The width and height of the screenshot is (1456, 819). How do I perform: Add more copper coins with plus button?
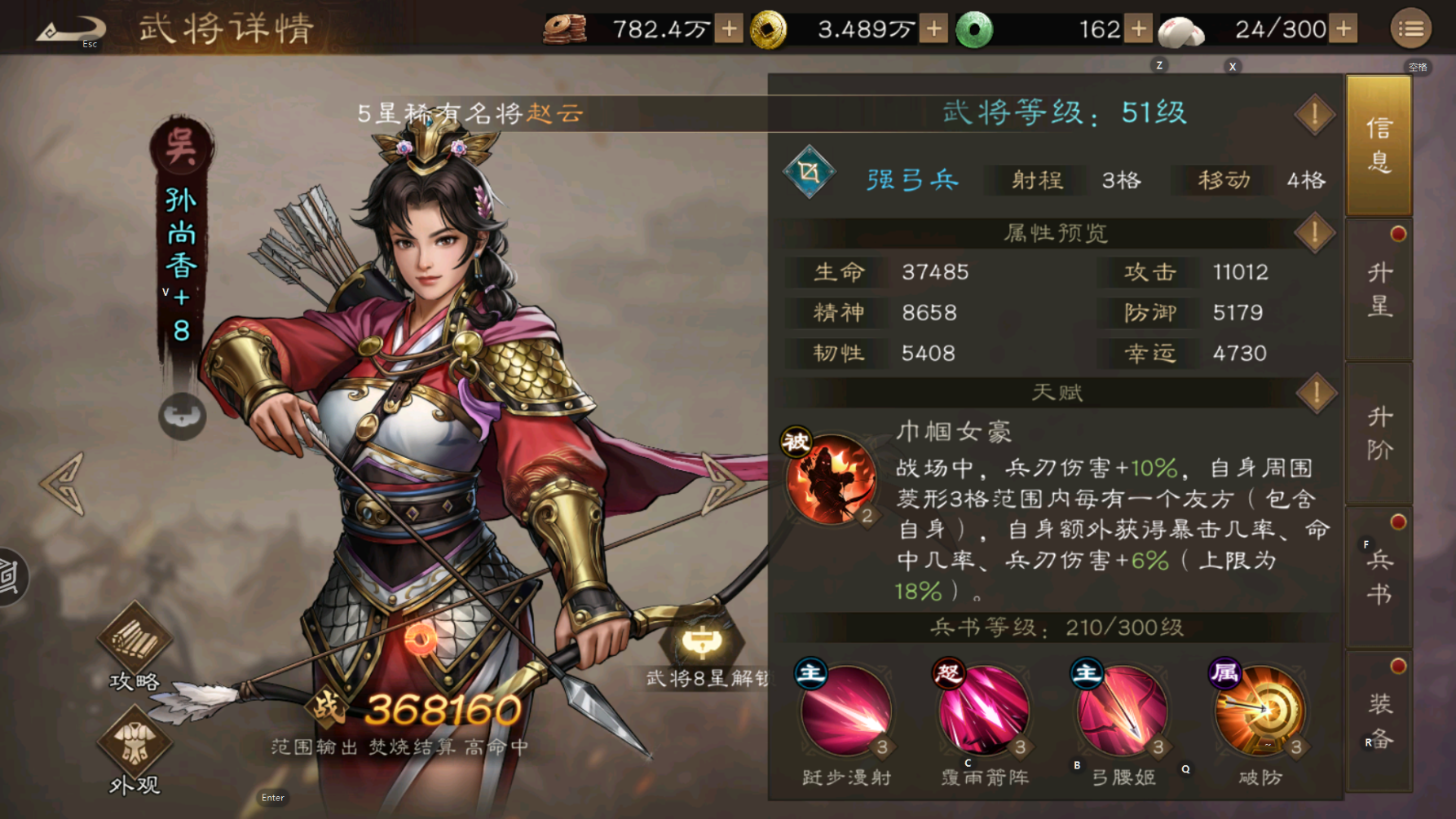tap(729, 29)
